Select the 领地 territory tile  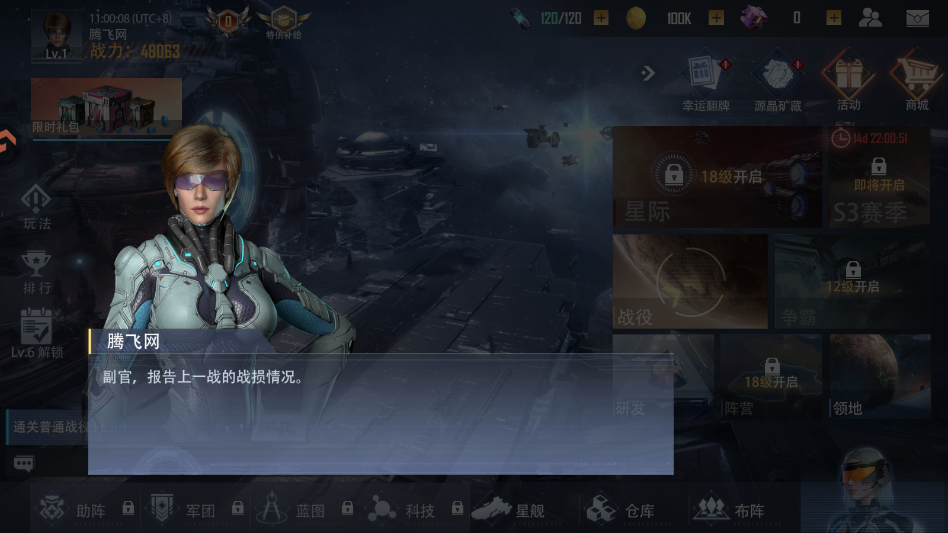880,376
